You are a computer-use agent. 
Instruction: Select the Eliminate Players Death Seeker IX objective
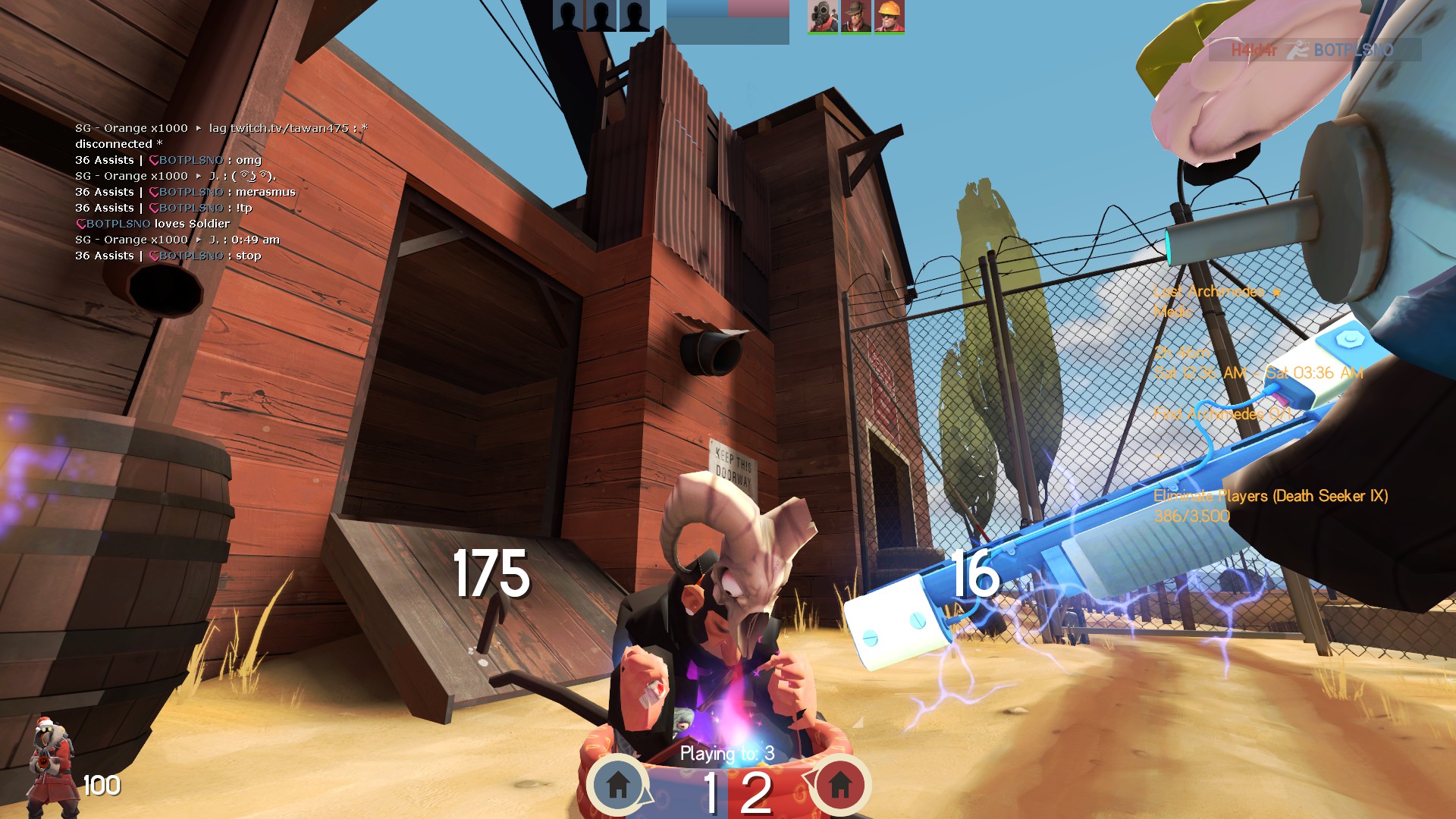click(x=1270, y=497)
